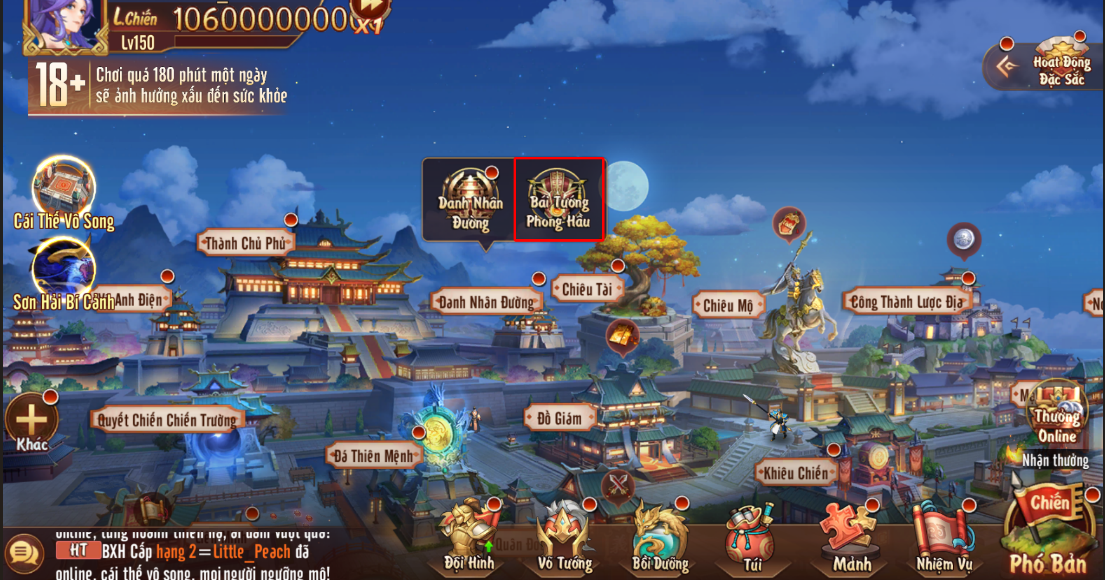Open the Chiêu Mộ recruitment label

coord(728,306)
